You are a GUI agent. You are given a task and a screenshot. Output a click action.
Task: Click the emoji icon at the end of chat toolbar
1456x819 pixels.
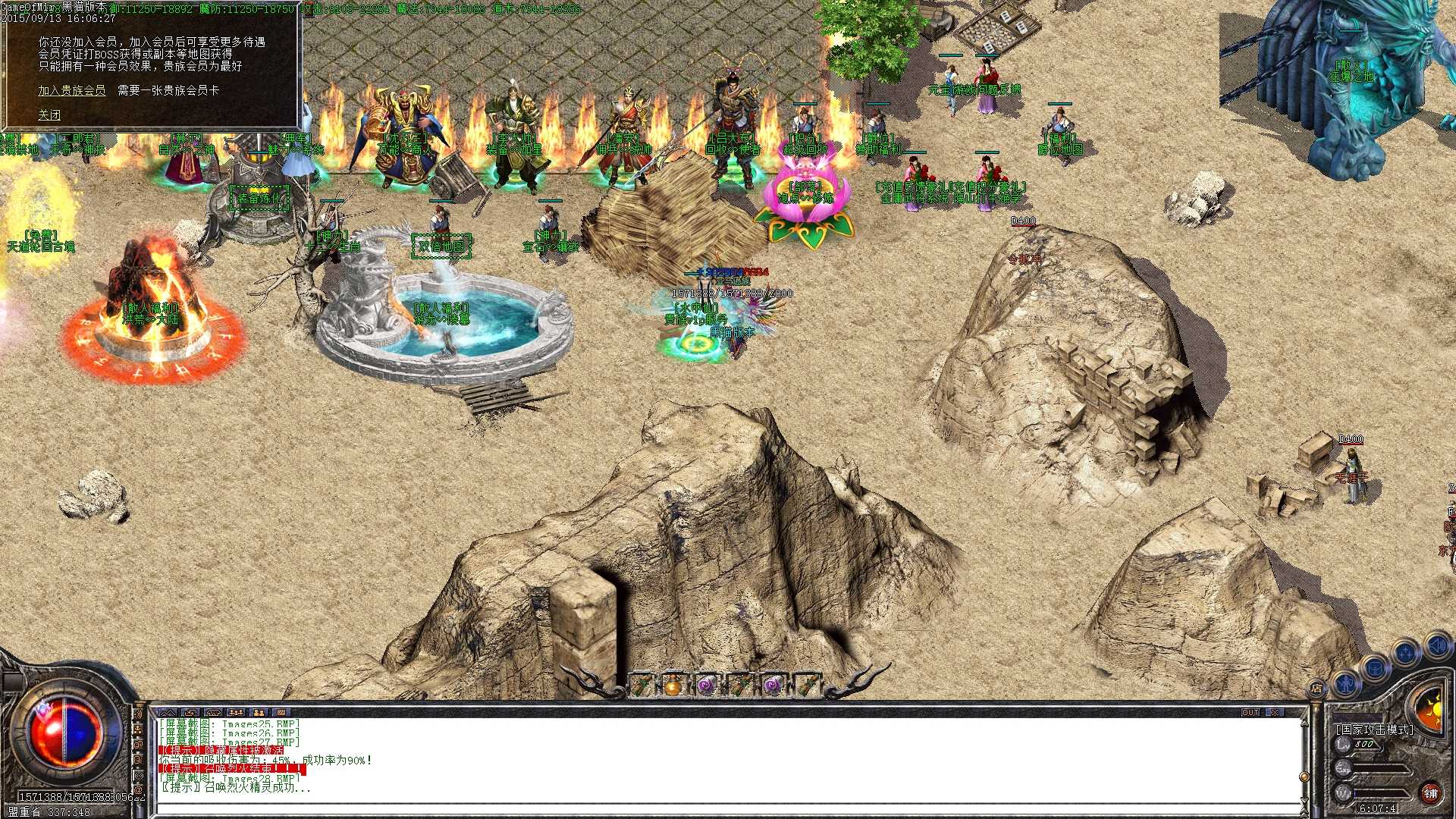pyautogui.click(x=281, y=713)
